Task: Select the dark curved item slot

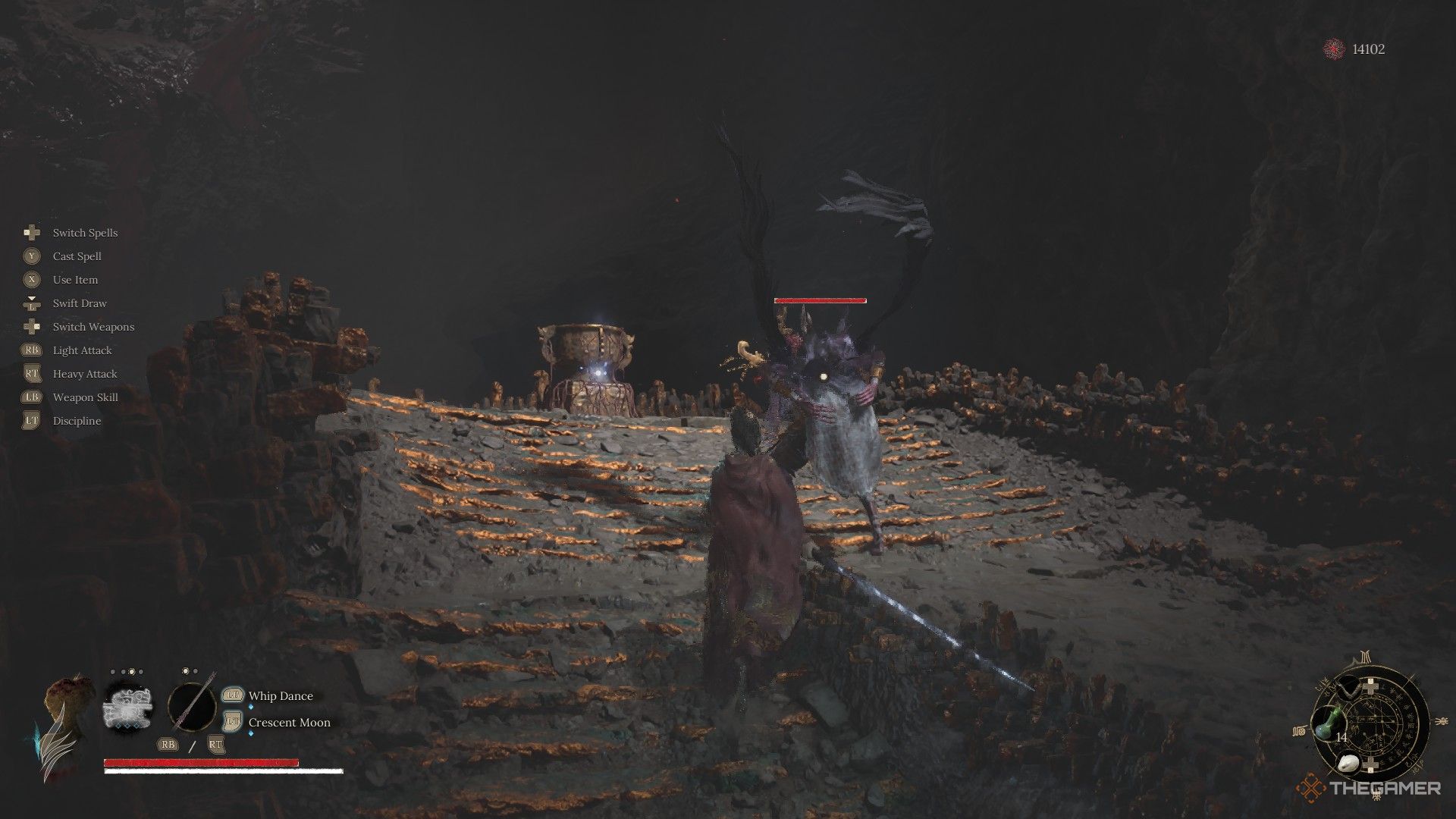Action: pos(1349,689)
